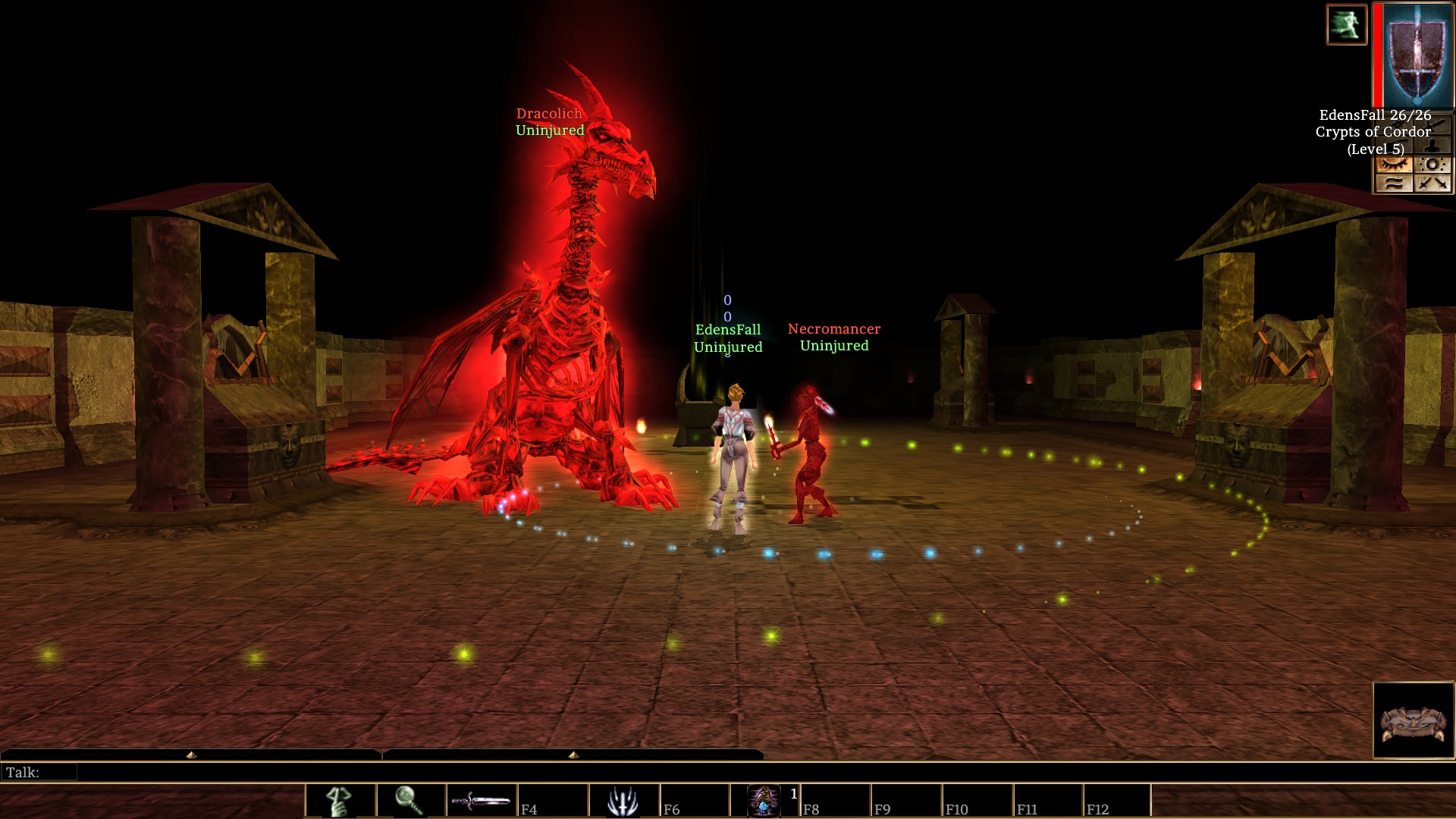Click the crossed swords button
Viewport: 1456px width, 819px height.
(1432, 183)
